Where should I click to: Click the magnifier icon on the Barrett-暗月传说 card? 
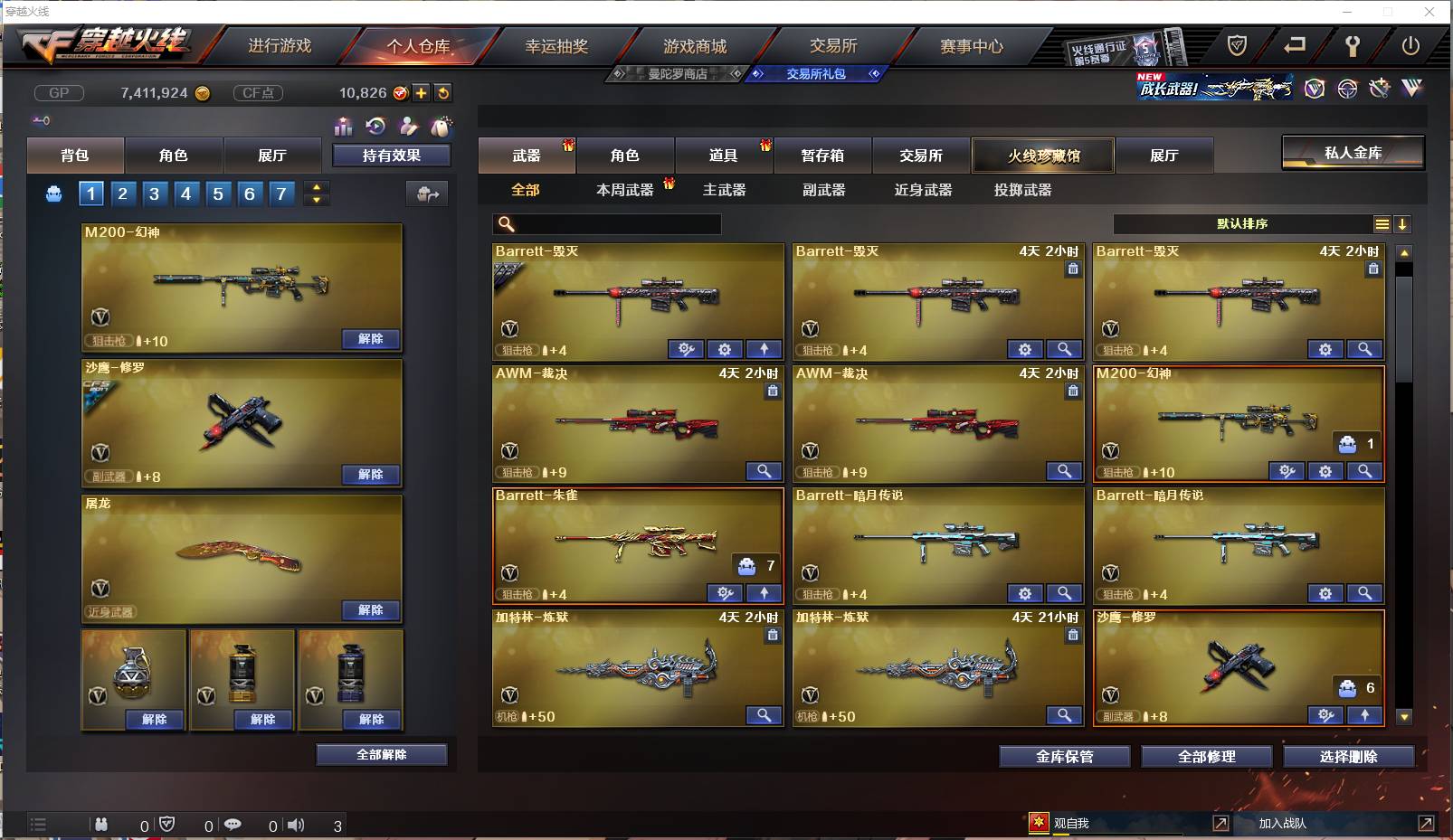(1065, 593)
